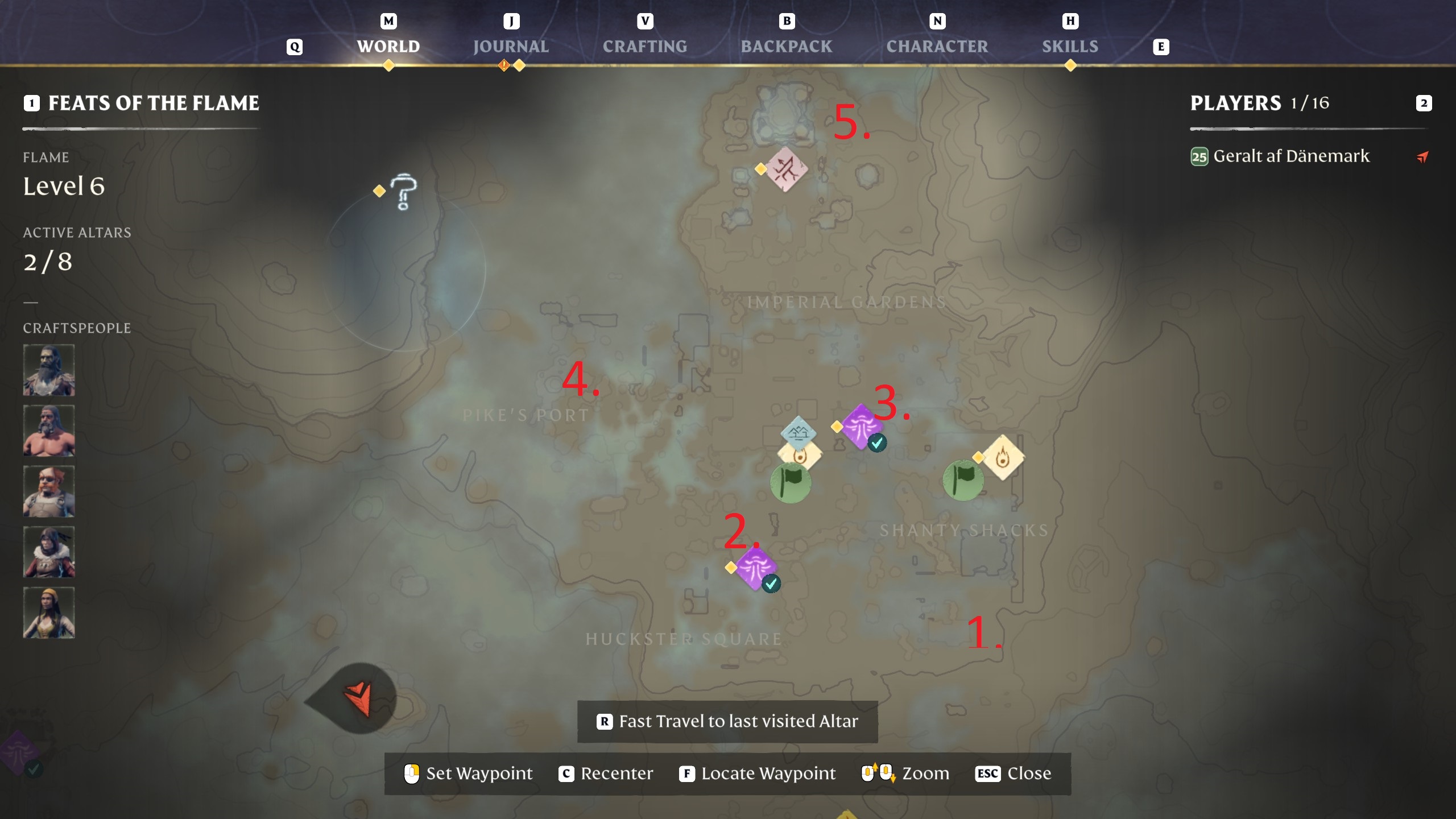
Task: Click the blue shrine marker on the map
Action: [x=798, y=433]
